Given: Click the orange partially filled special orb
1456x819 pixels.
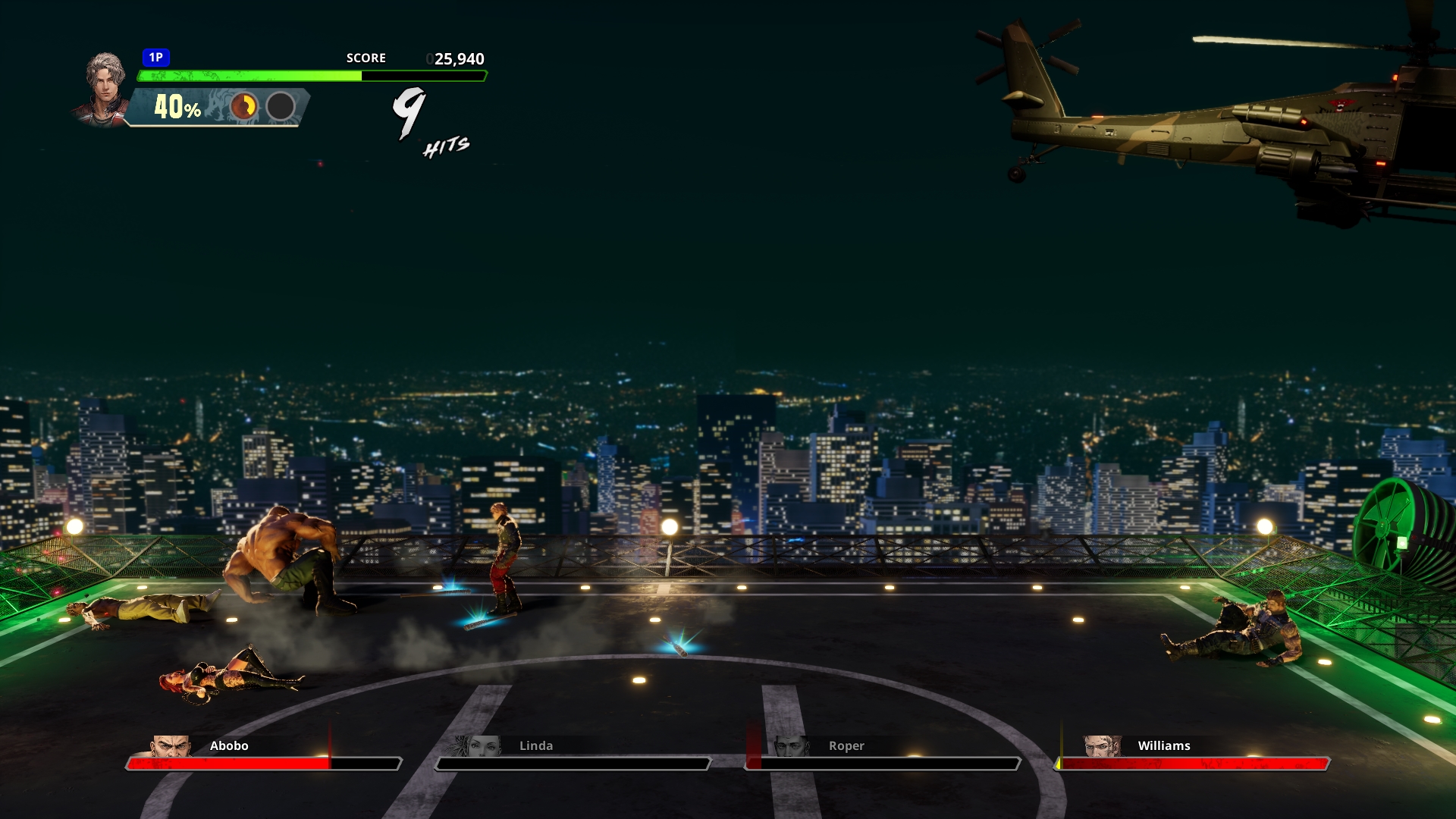Looking at the screenshot, I should click(244, 107).
